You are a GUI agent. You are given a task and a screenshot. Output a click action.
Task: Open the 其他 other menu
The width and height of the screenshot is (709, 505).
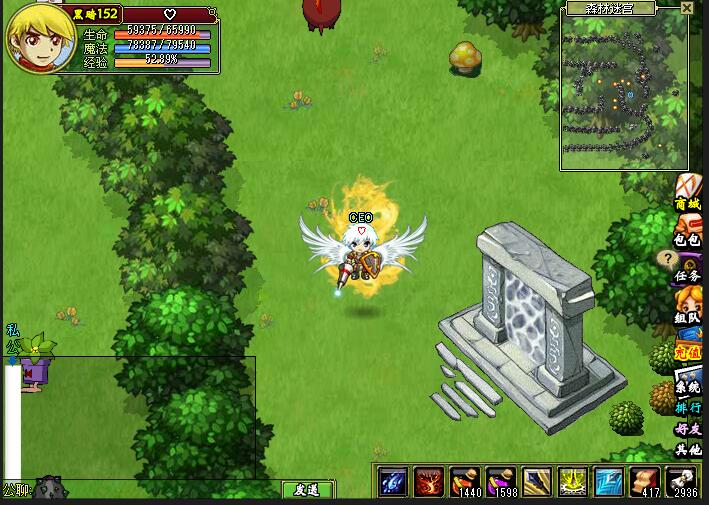(x=688, y=450)
